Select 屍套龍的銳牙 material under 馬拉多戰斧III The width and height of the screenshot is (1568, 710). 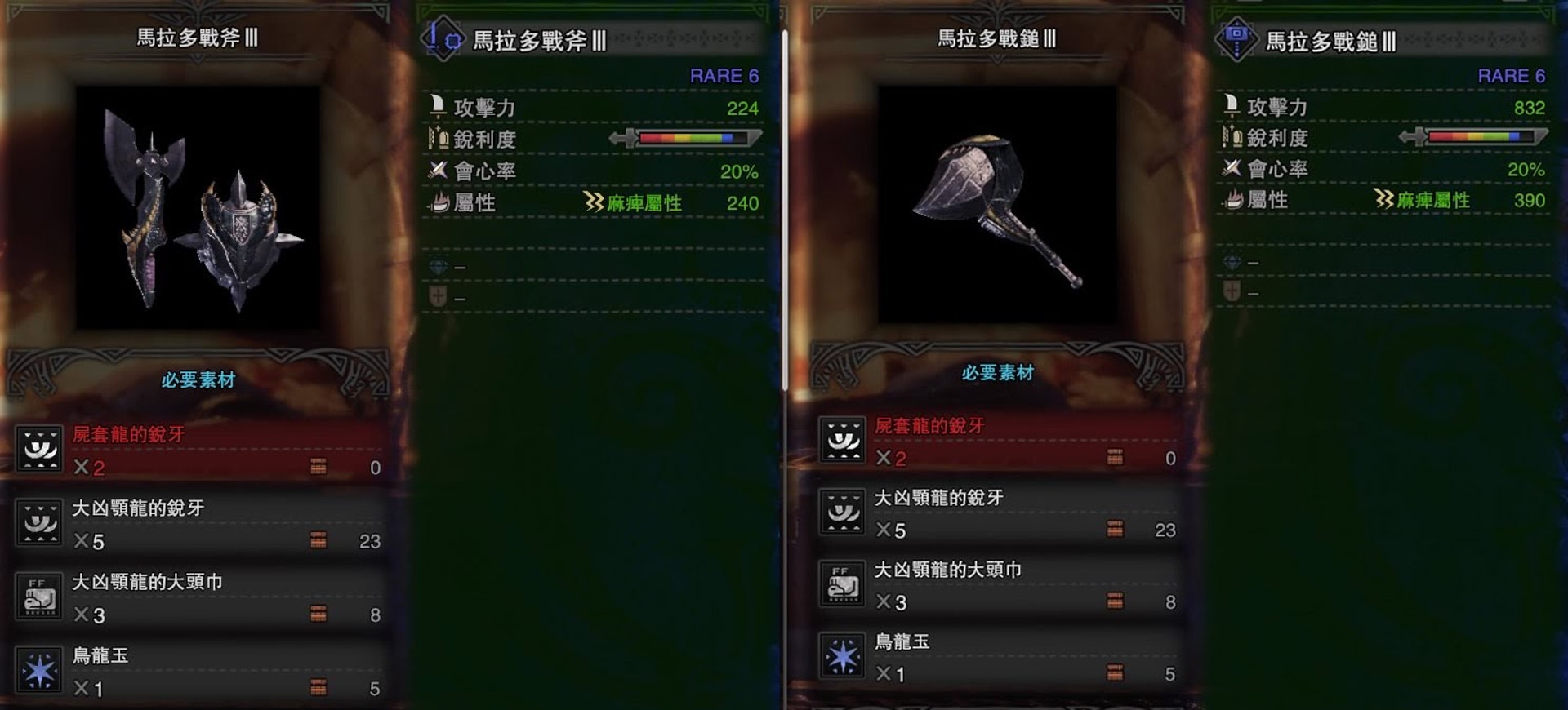(x=198, y=450)
